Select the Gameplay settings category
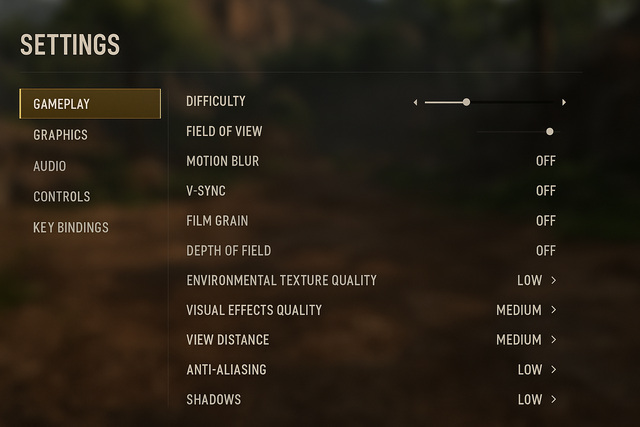 tap(89, 104)
